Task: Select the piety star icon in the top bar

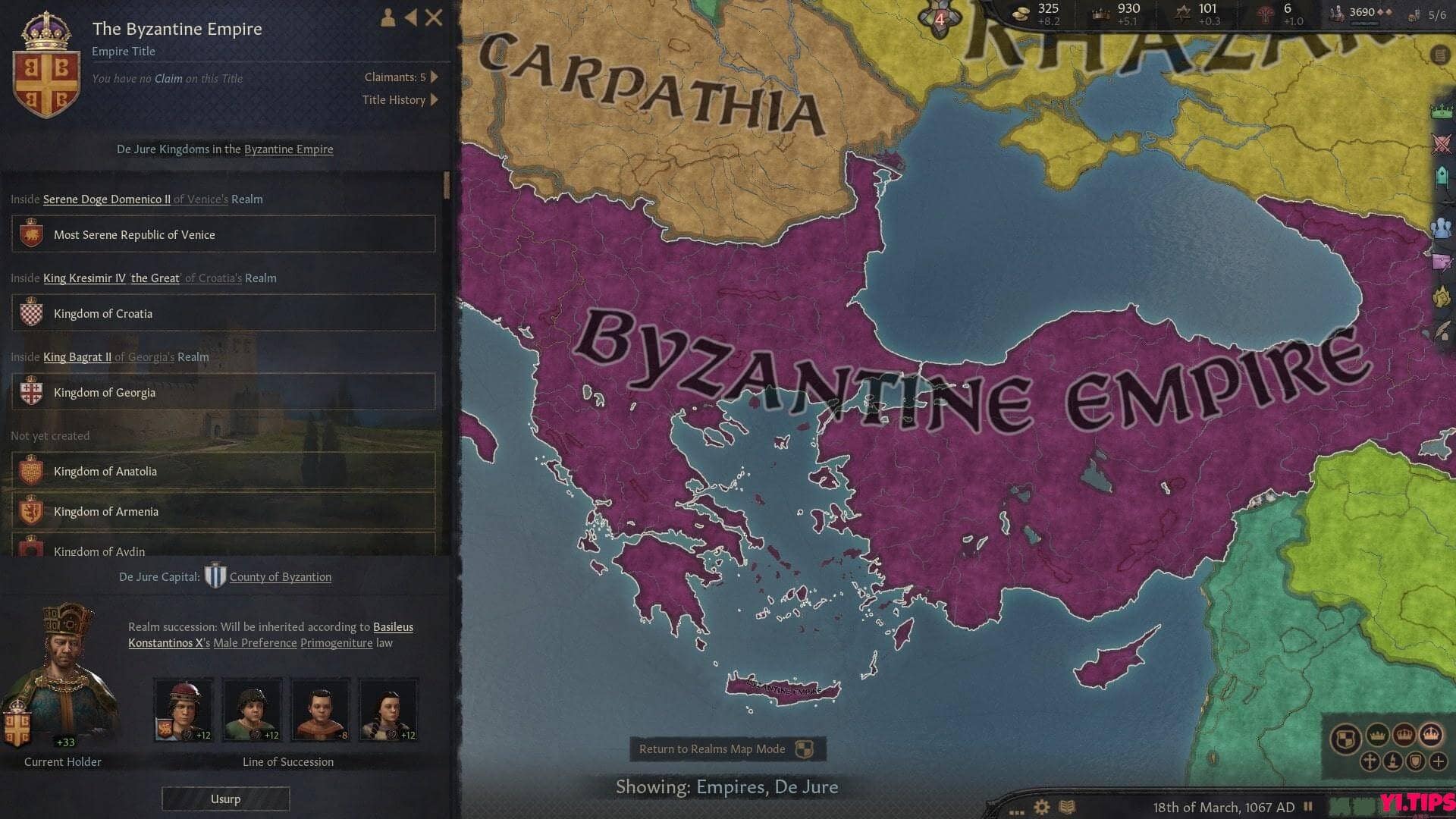Action: (x=1183, y=14)
